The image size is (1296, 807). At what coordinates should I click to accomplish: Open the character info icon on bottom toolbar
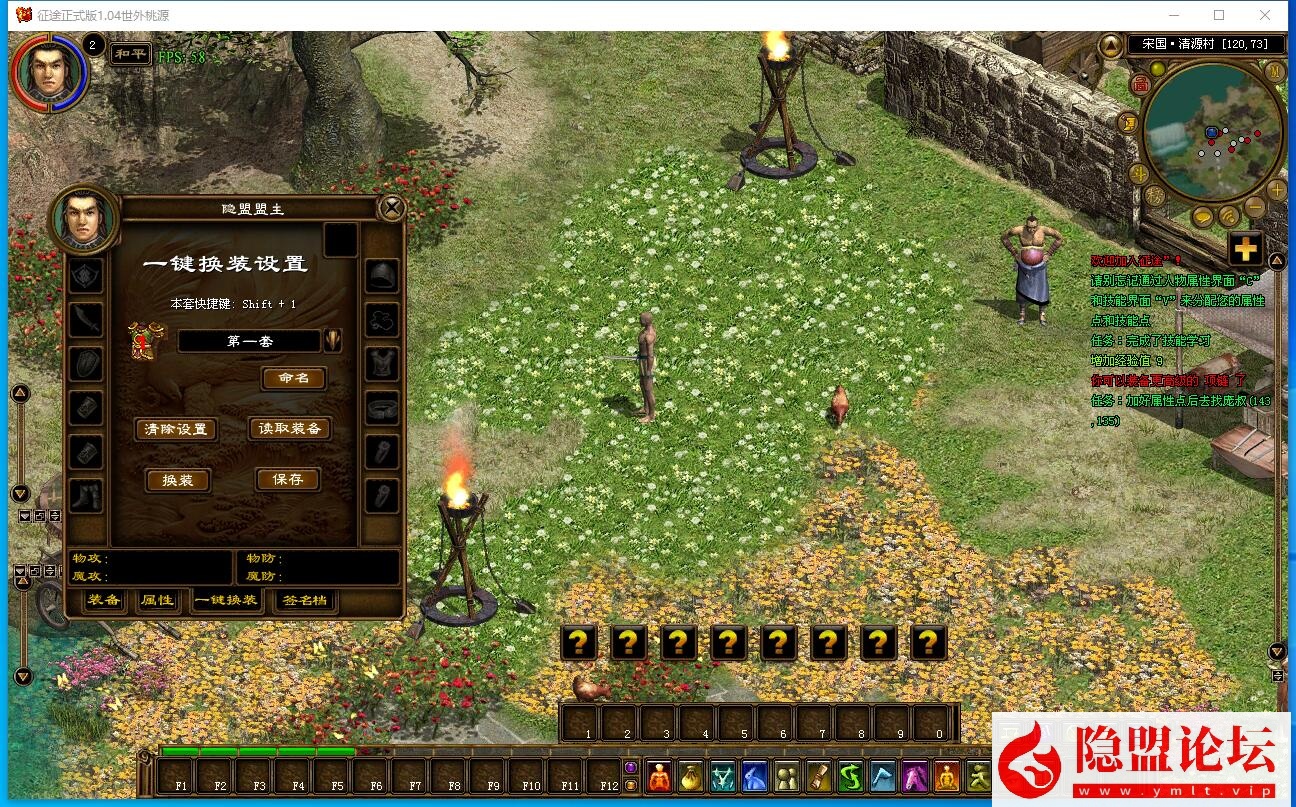(660, 776)
